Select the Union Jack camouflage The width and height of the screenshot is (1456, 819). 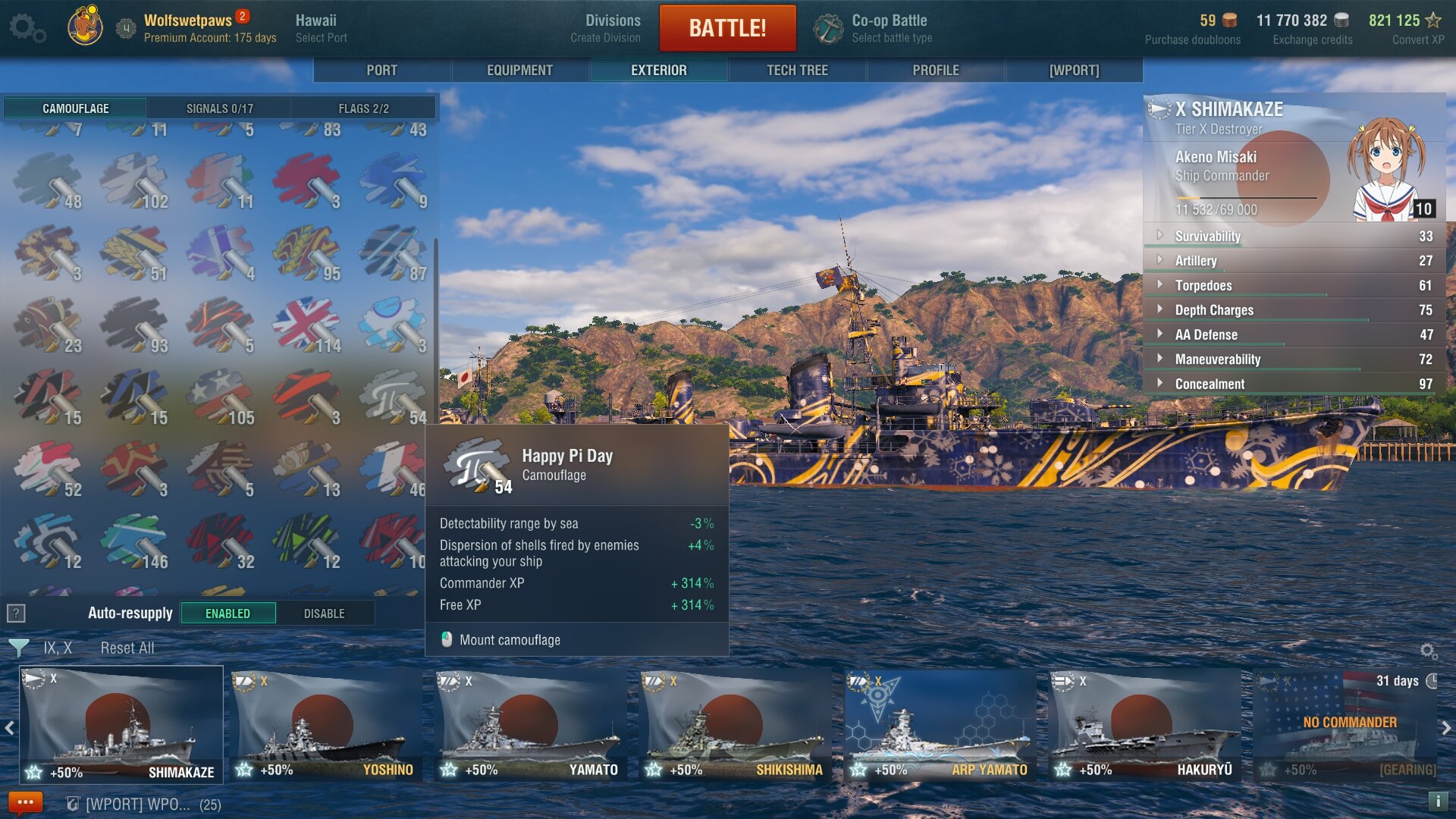point(306,324)
